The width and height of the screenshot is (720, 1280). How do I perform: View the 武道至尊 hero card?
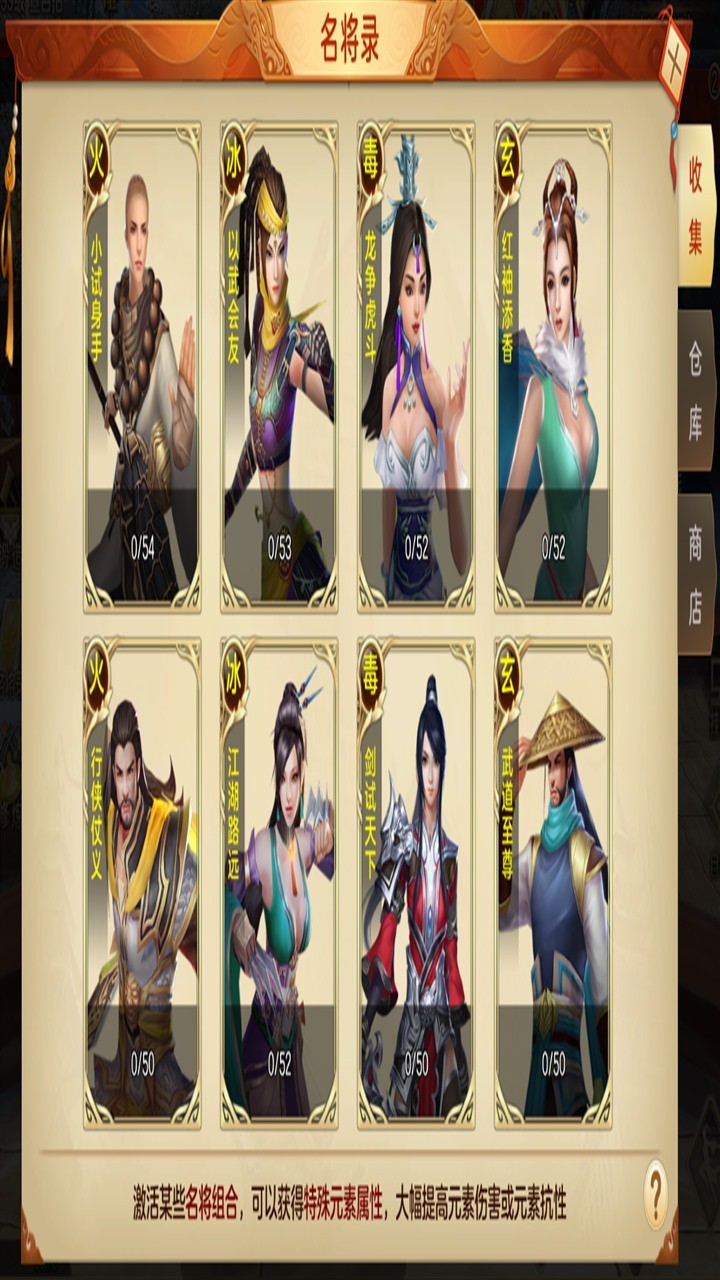(x=553, y=882)
